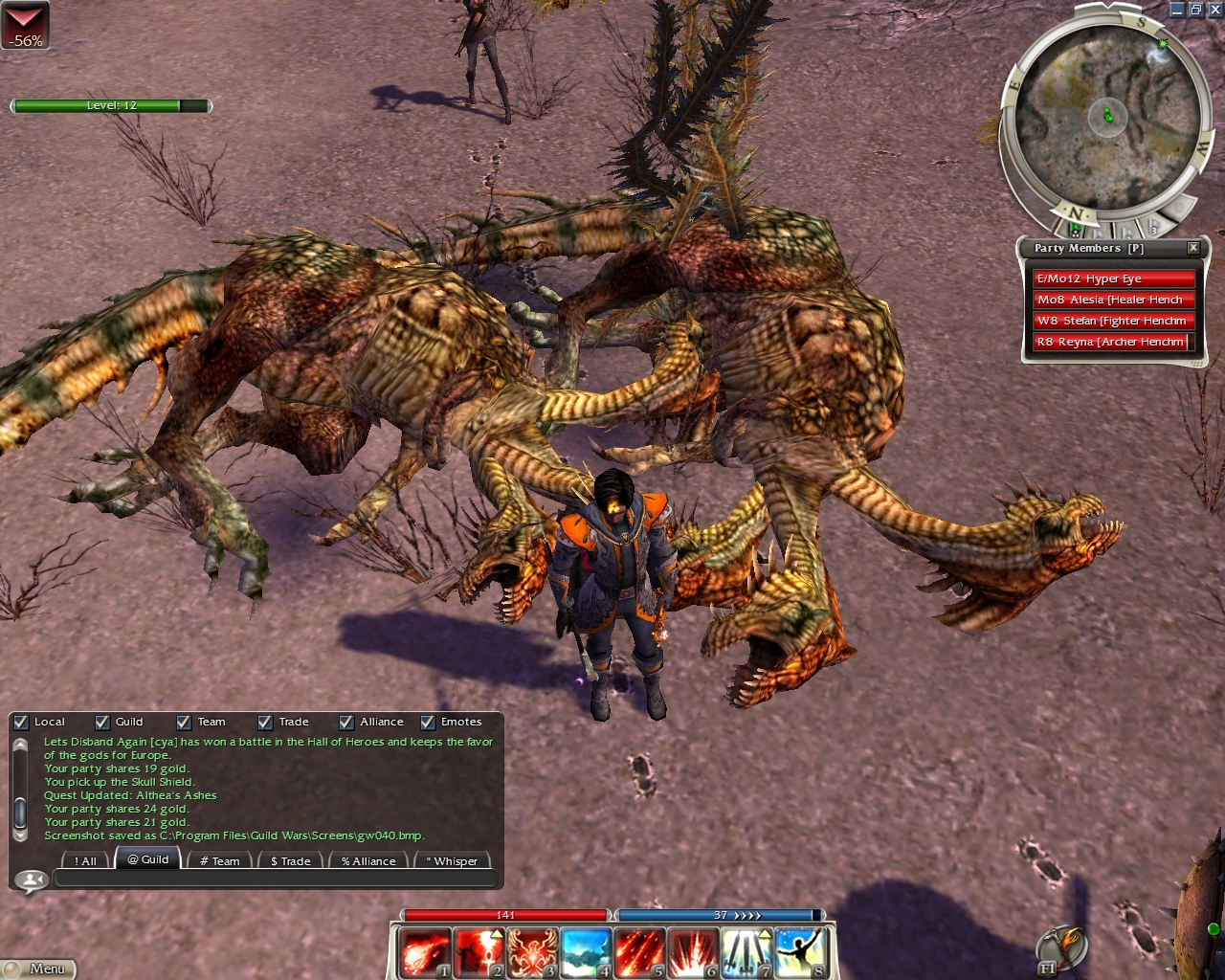Toggle the Trade chat filter checkbox
Viewport: 1225px width, 980px height.
[x=265, y=723]
